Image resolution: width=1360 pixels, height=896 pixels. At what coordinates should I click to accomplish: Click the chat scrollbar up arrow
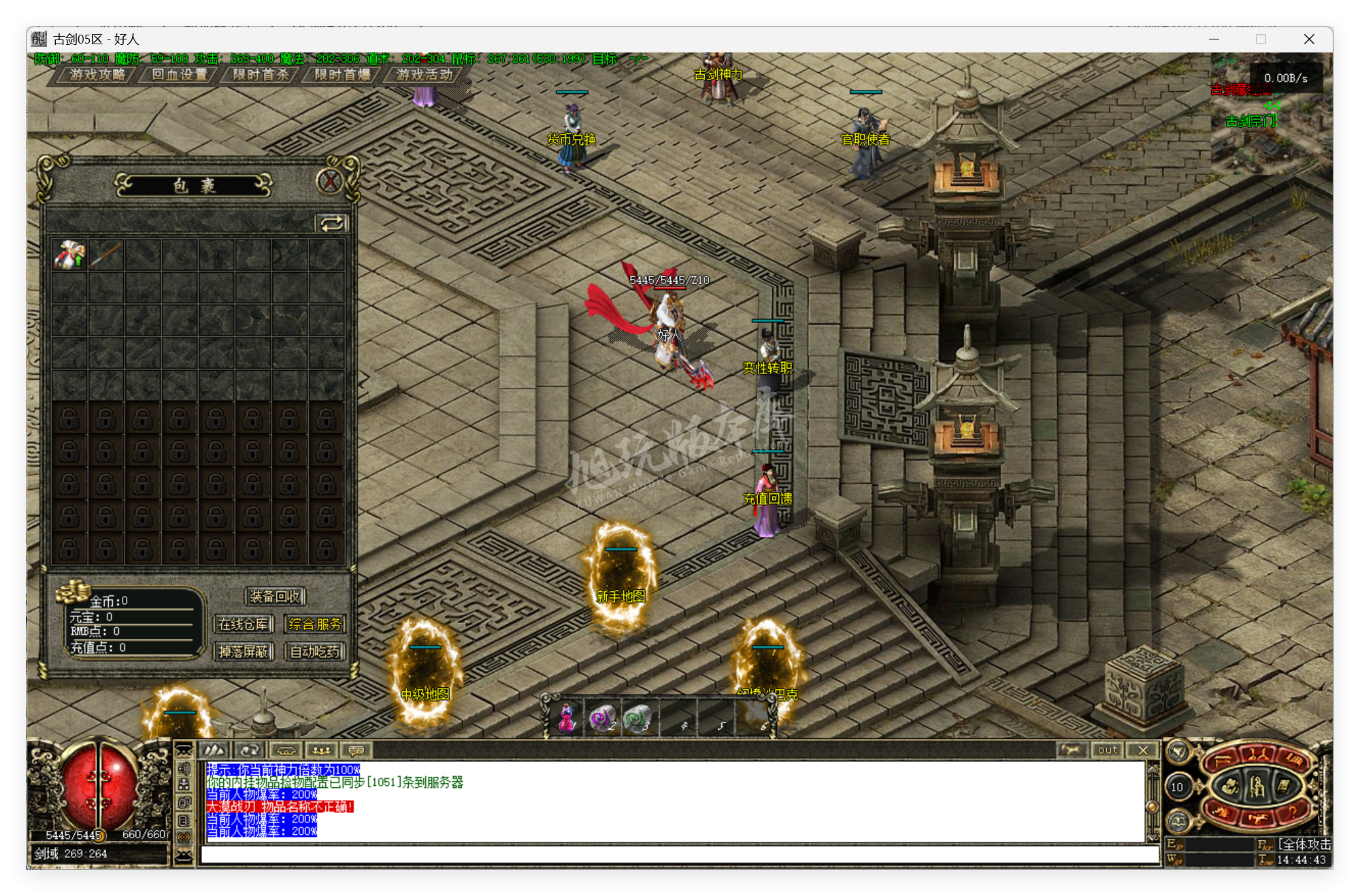click(x=1153, y=770)
